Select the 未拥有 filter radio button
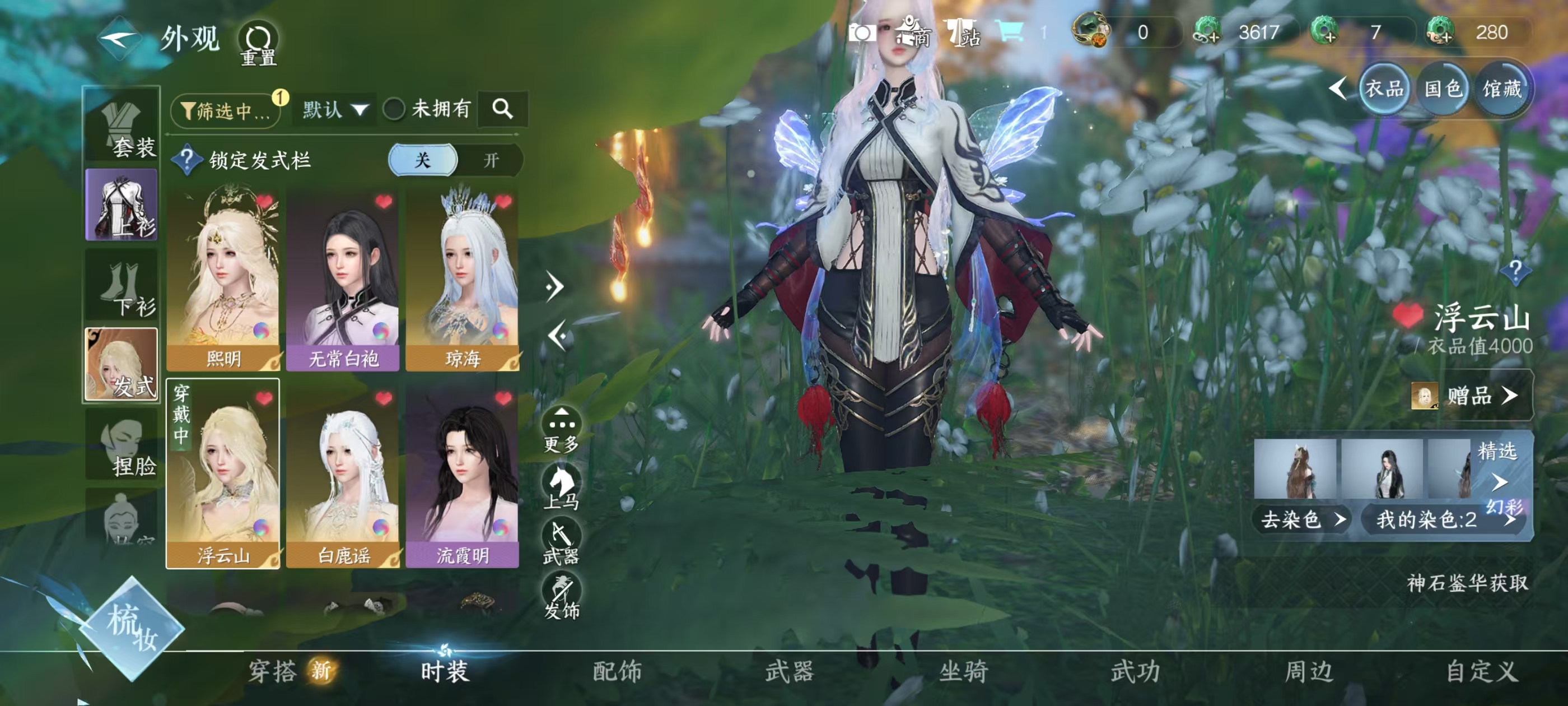This screenshot has height=706, width=1568. click(x=393, y=110)
